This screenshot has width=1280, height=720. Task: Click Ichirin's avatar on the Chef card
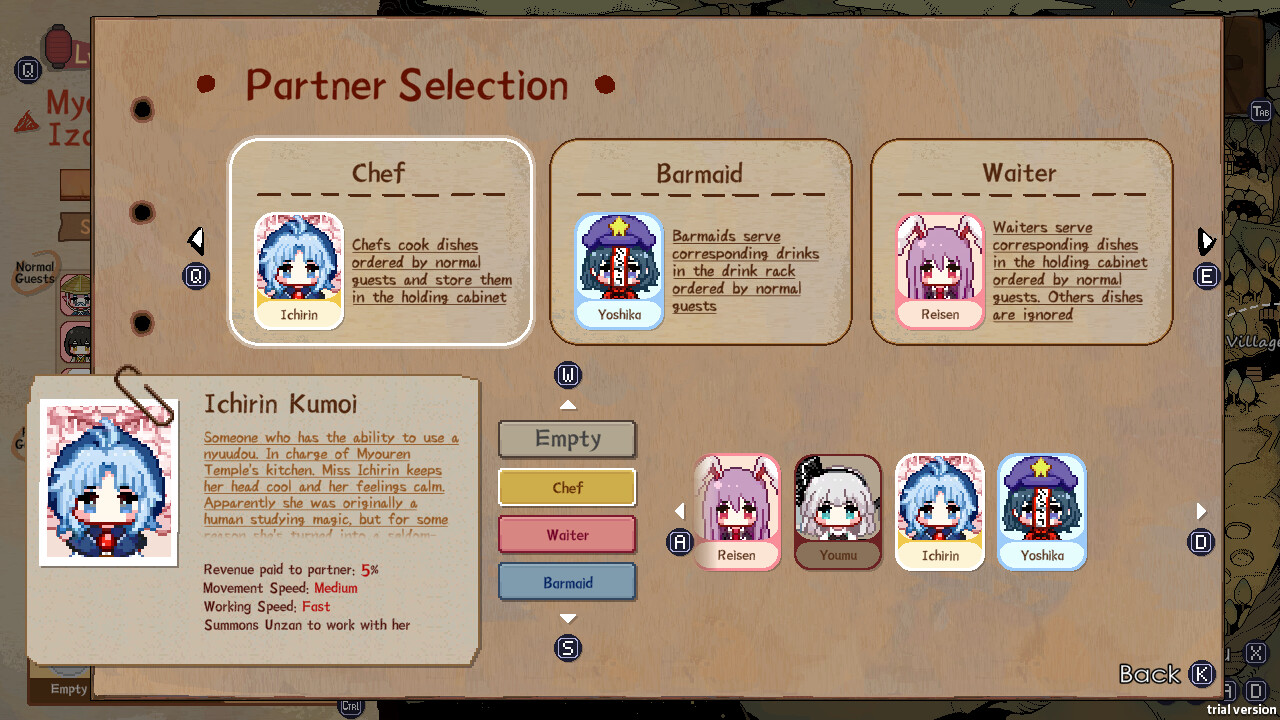point(298,266)
